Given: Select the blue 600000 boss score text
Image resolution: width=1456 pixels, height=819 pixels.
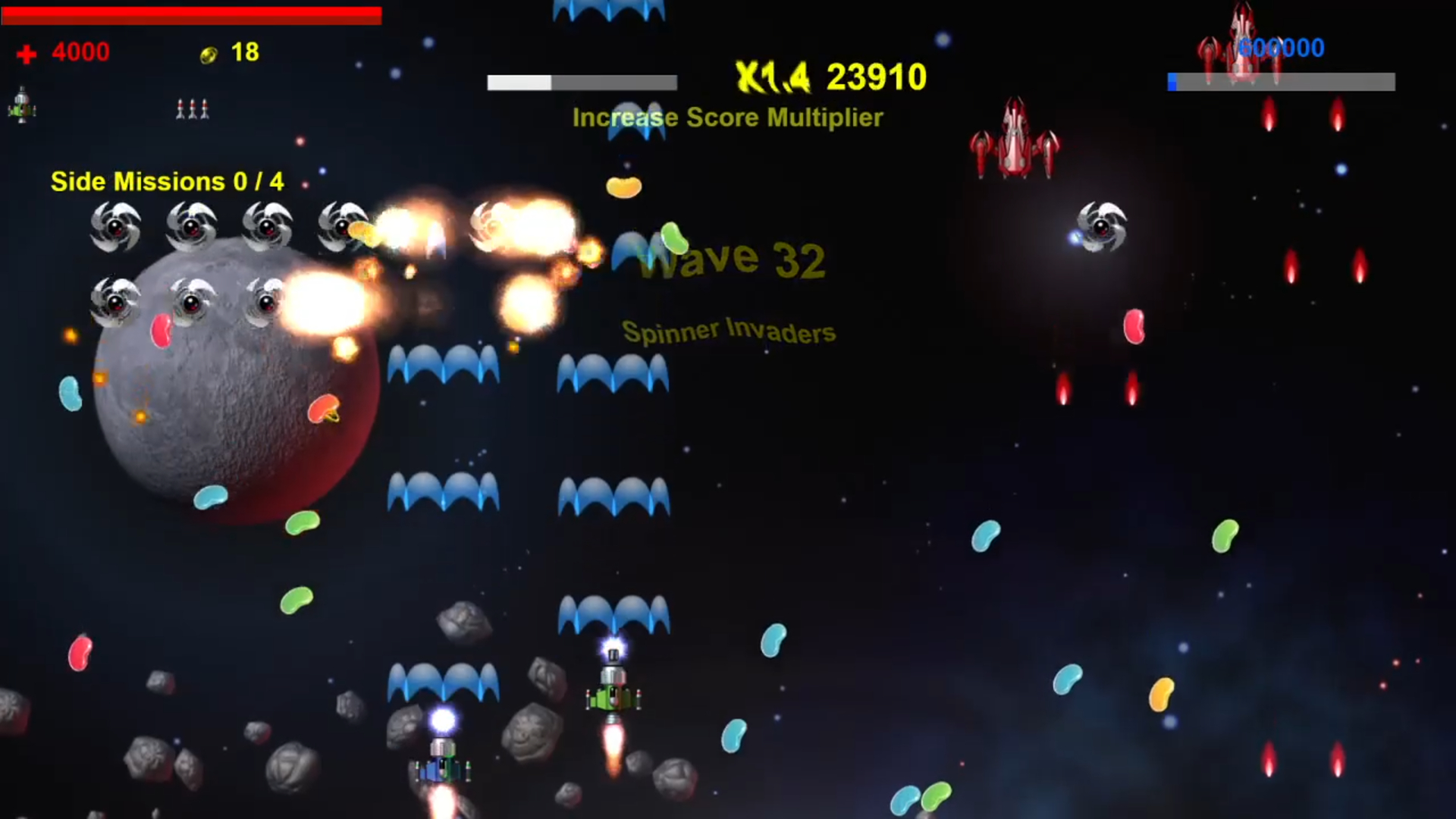Looking at the screenshot, I should click(1283, 47).
